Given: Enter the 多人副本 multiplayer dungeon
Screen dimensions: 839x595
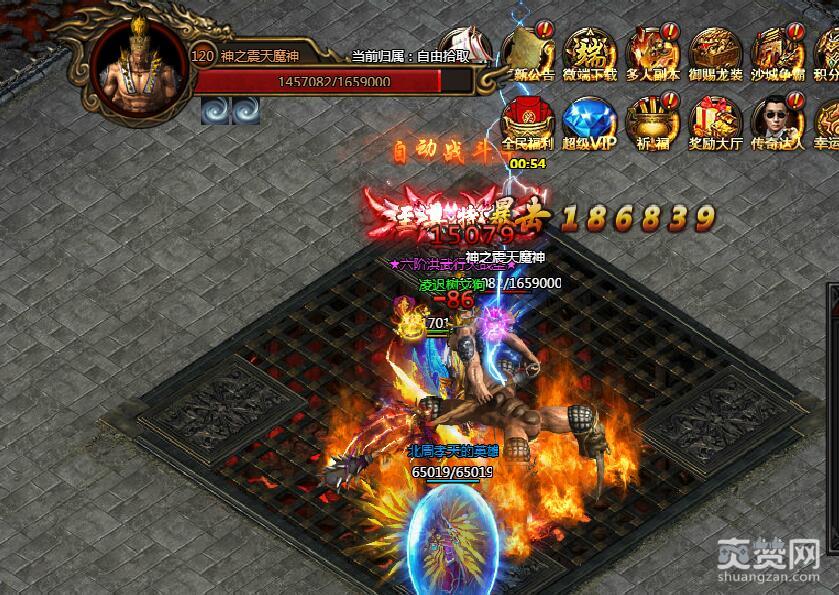Looking at the screenshot, I should point(652,50).
